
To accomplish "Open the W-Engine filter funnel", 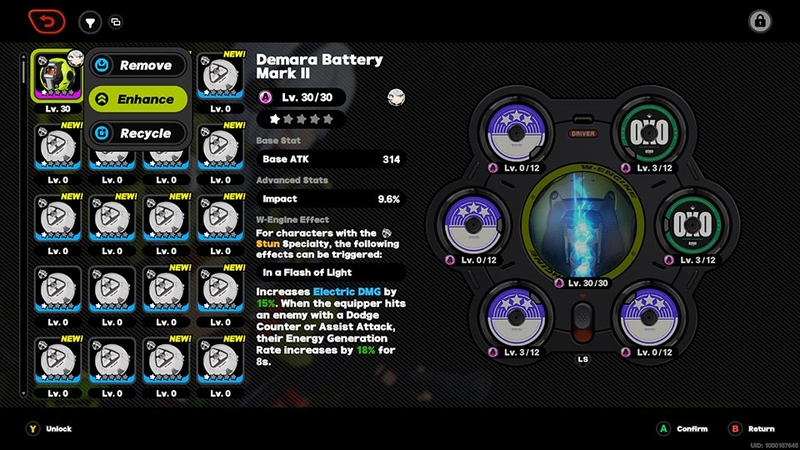I will pos(90,21).
